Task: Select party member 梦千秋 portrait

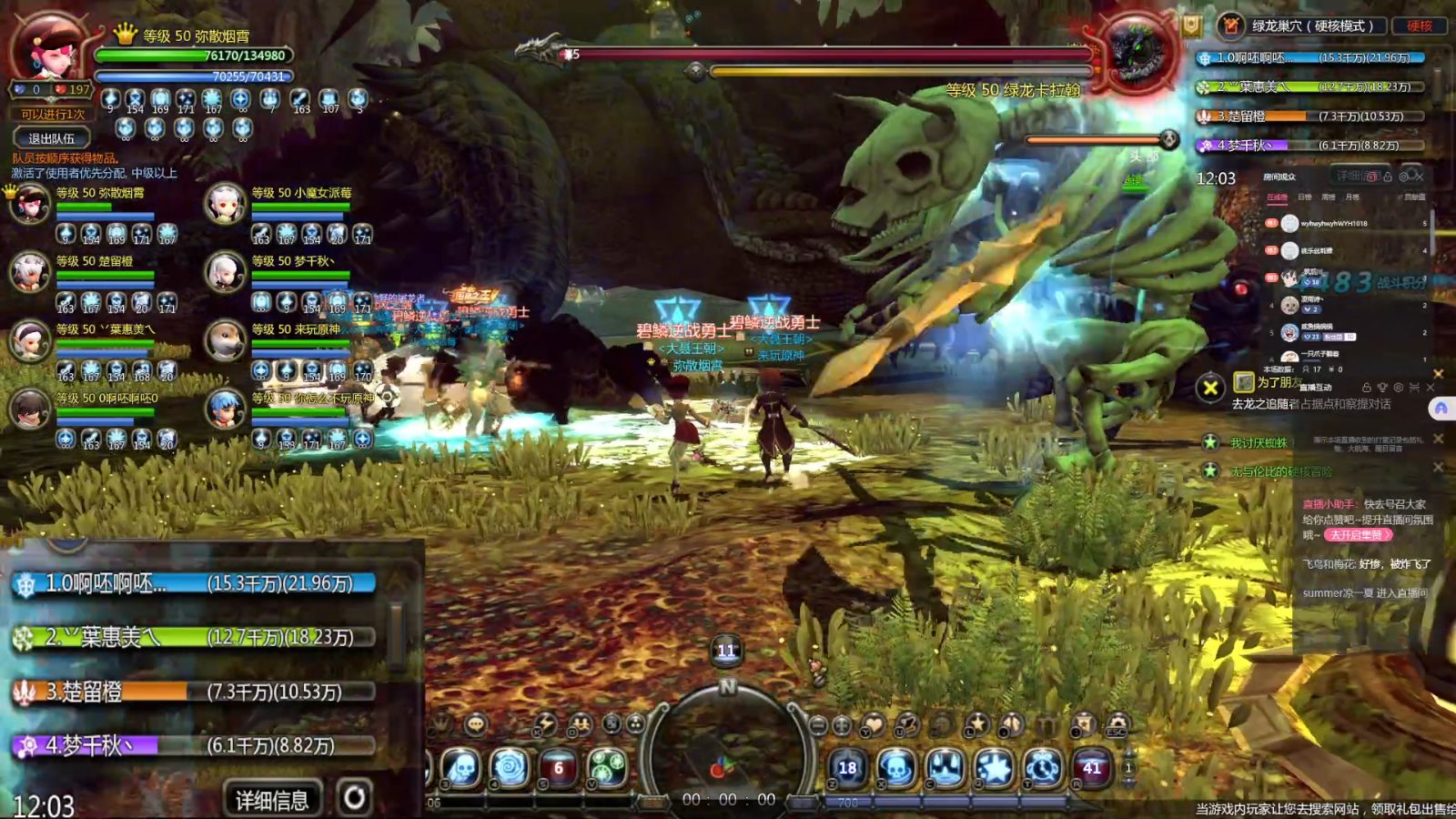Action: pos(225,271)
